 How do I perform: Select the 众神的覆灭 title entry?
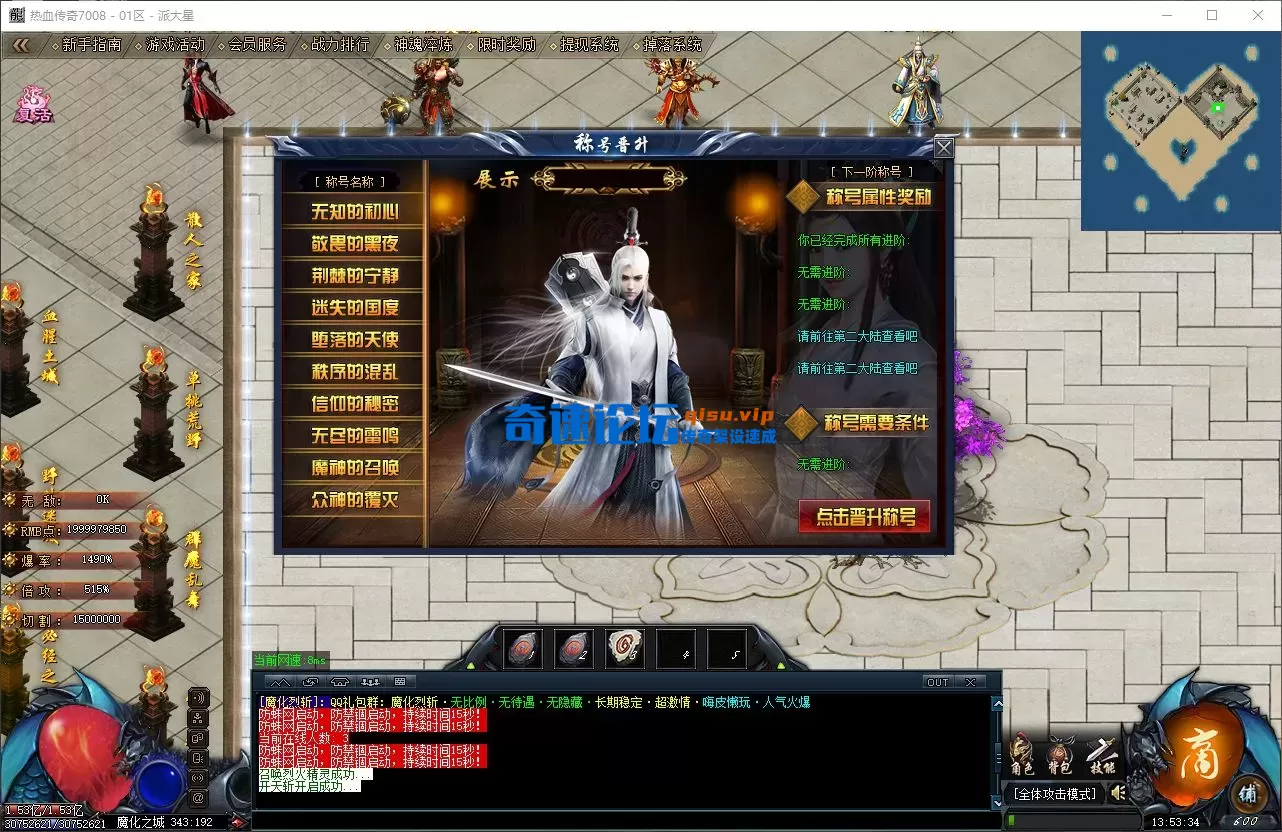click(354, 499)
